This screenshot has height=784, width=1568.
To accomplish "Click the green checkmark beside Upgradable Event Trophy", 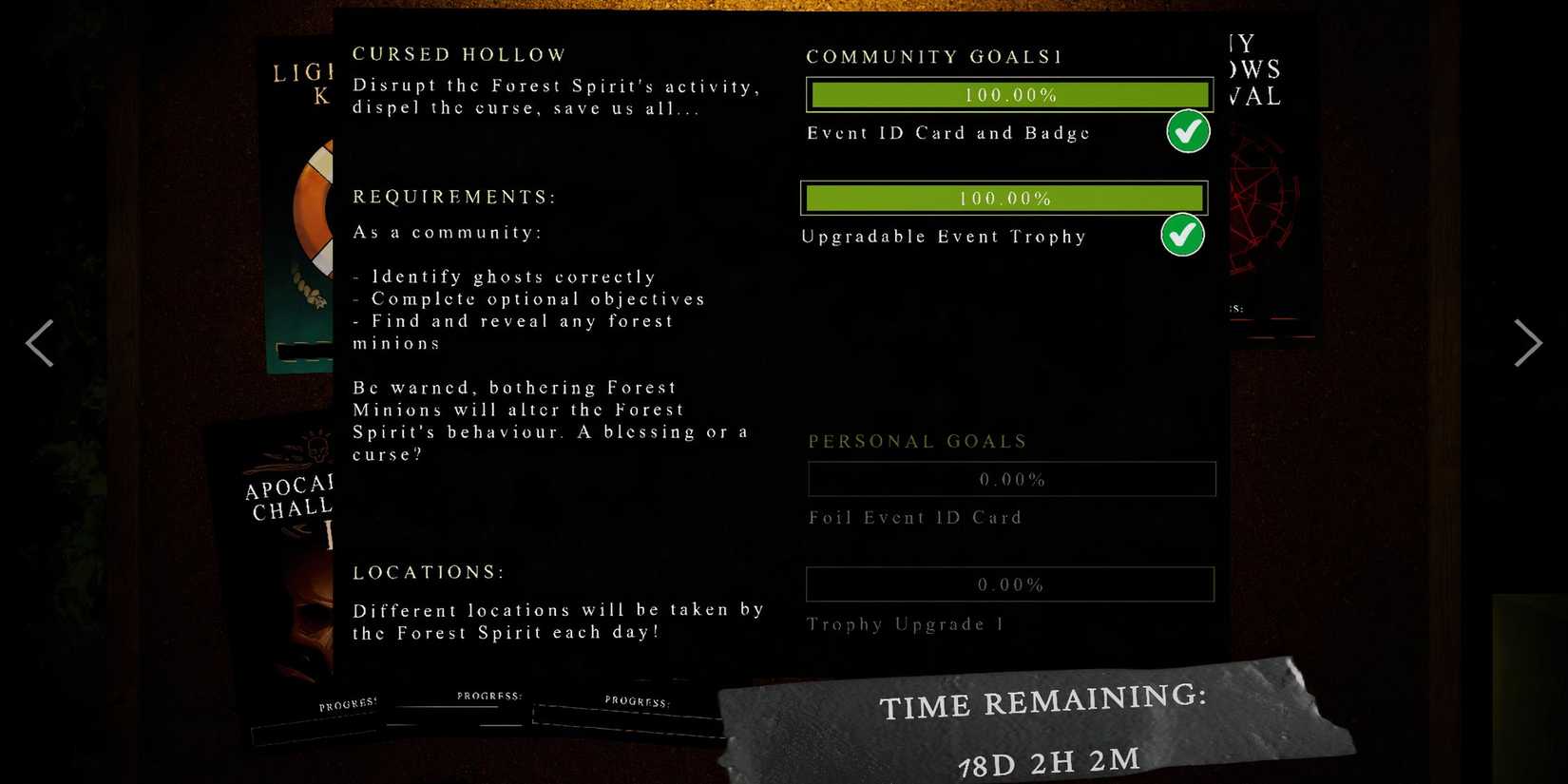I will [x=1183, y=235].
